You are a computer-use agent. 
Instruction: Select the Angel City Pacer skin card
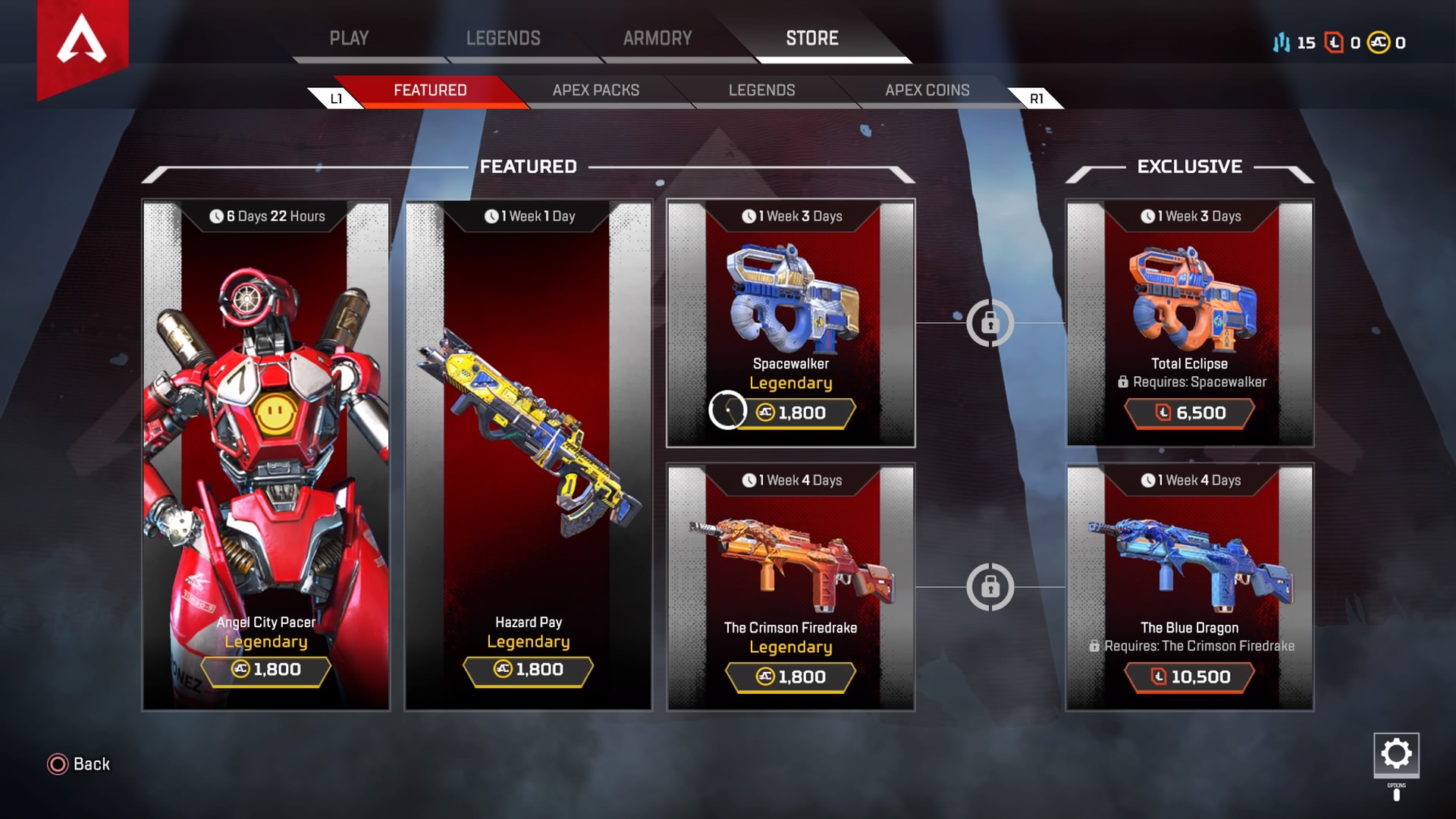click(266, 455)
